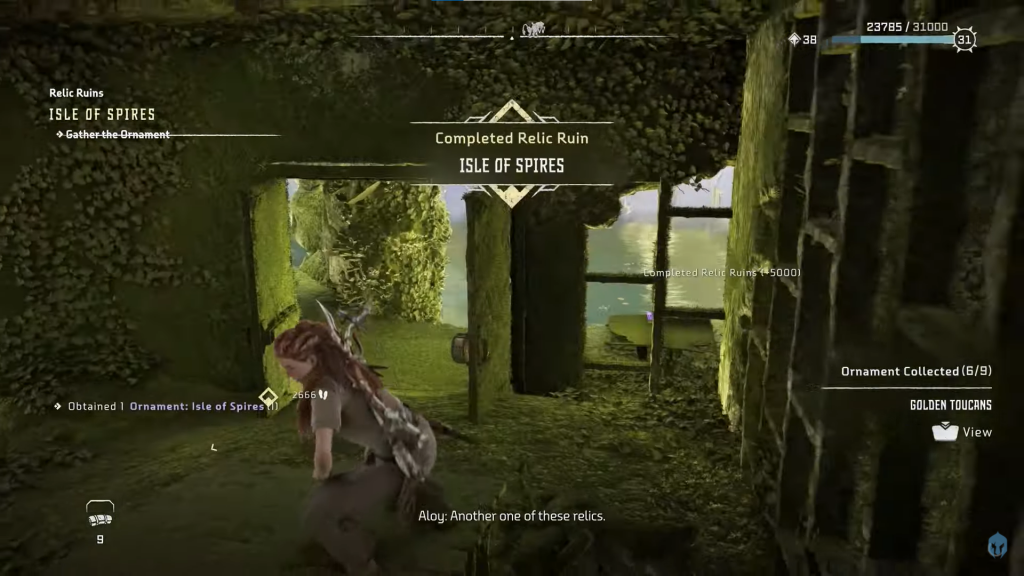Open the skill points diamond icon
The height and width of the screenshot is (576, 1024).
[795, 40]
